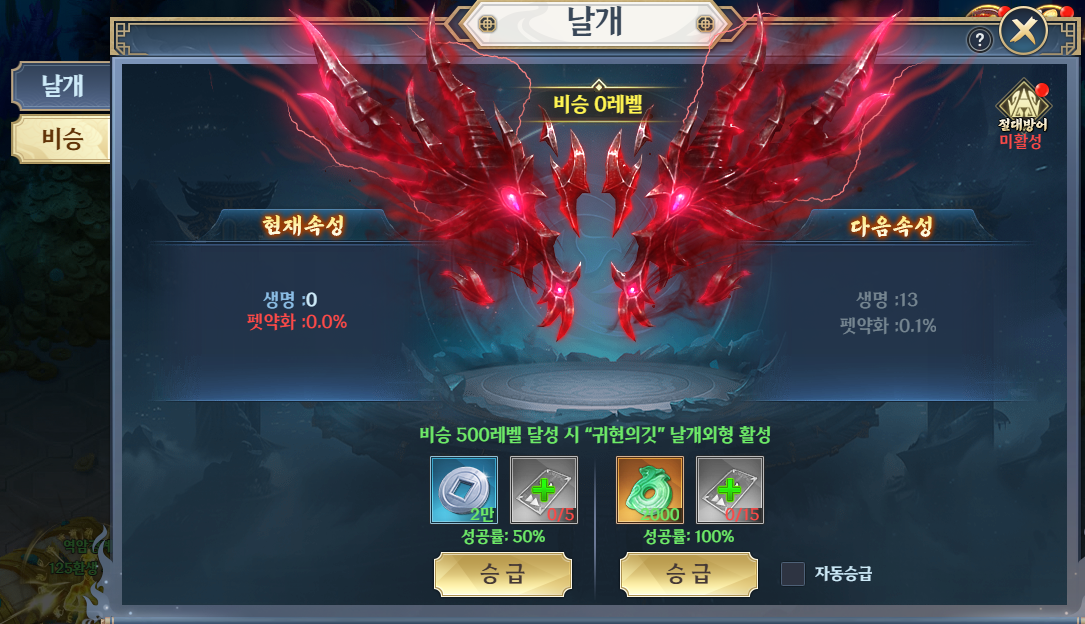
Task: Switch to the 날개 tab
Action: click(61, 87)
